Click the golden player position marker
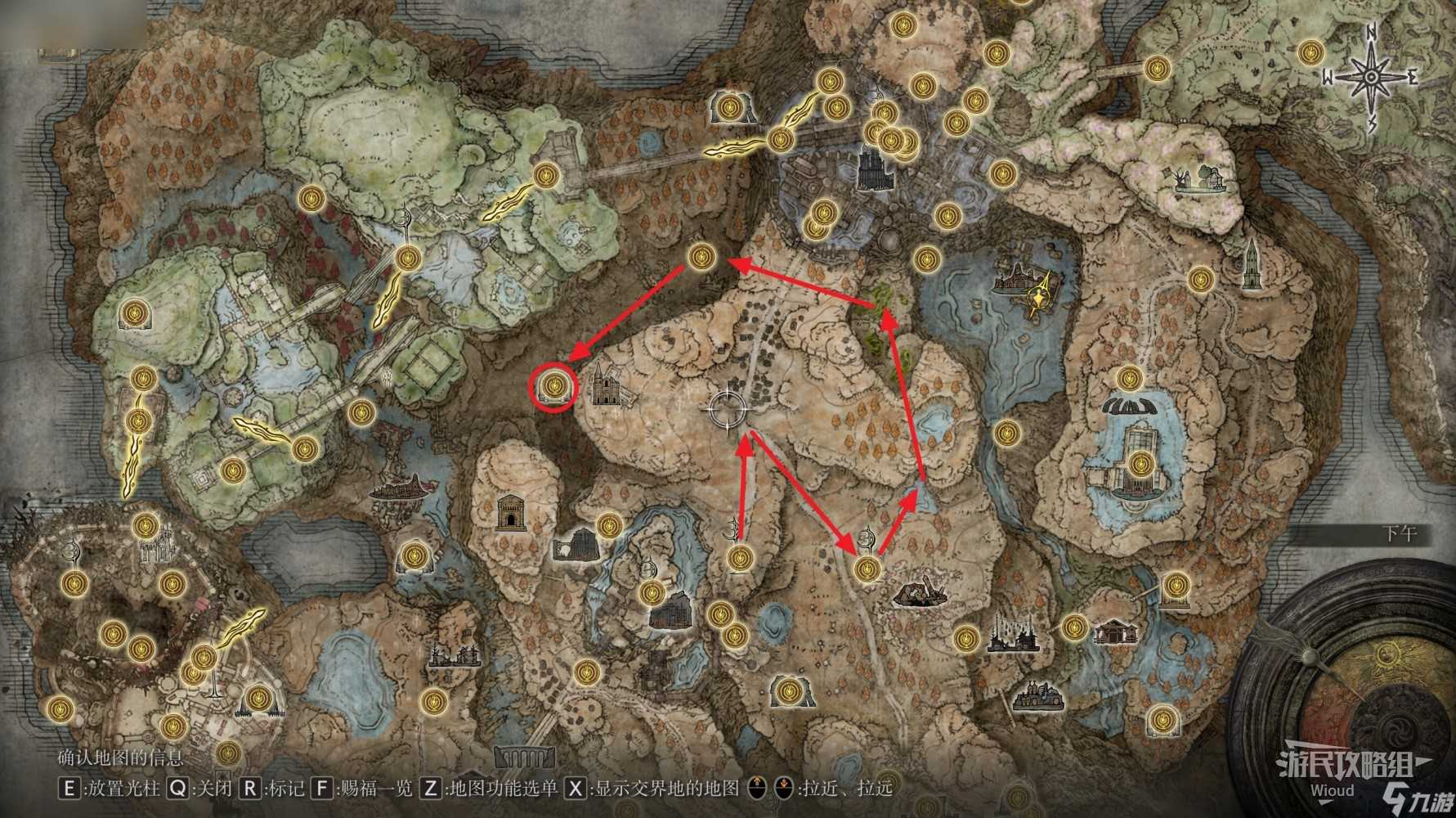This screenshot has height=818, width=1456. (1039, 292)
